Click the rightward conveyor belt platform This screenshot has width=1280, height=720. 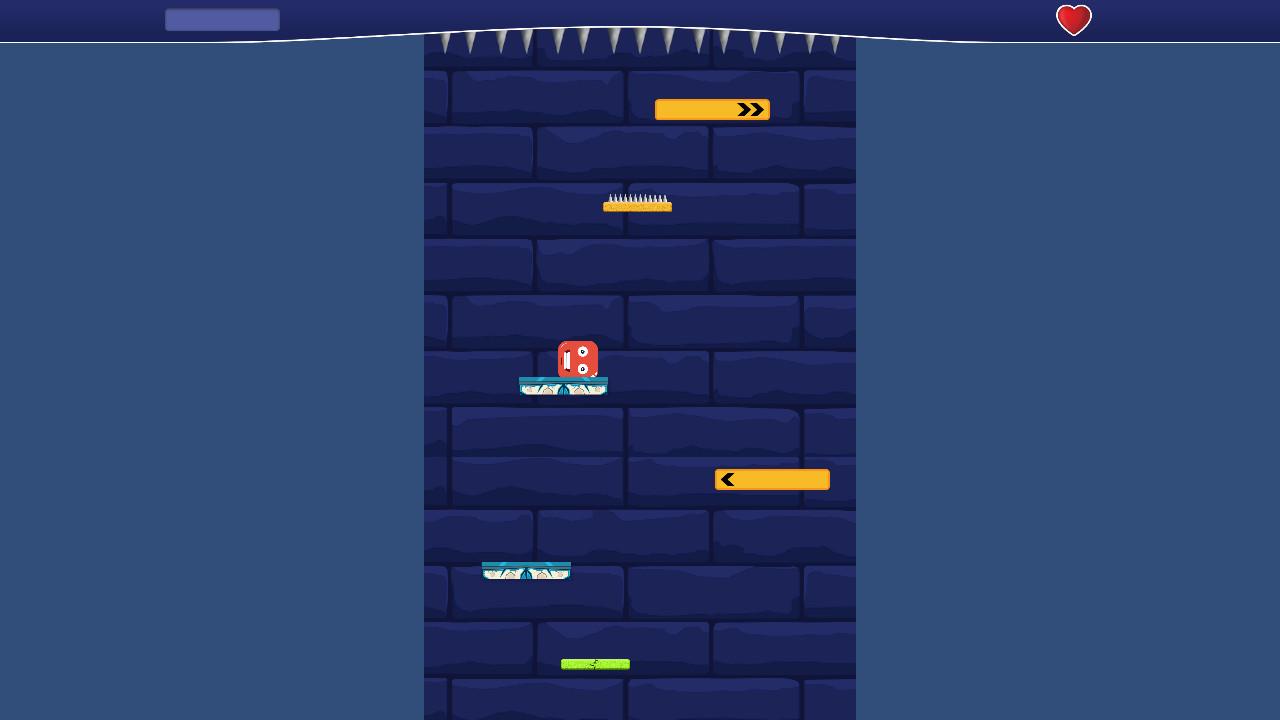pyautogui.click(x=712, y=109)
